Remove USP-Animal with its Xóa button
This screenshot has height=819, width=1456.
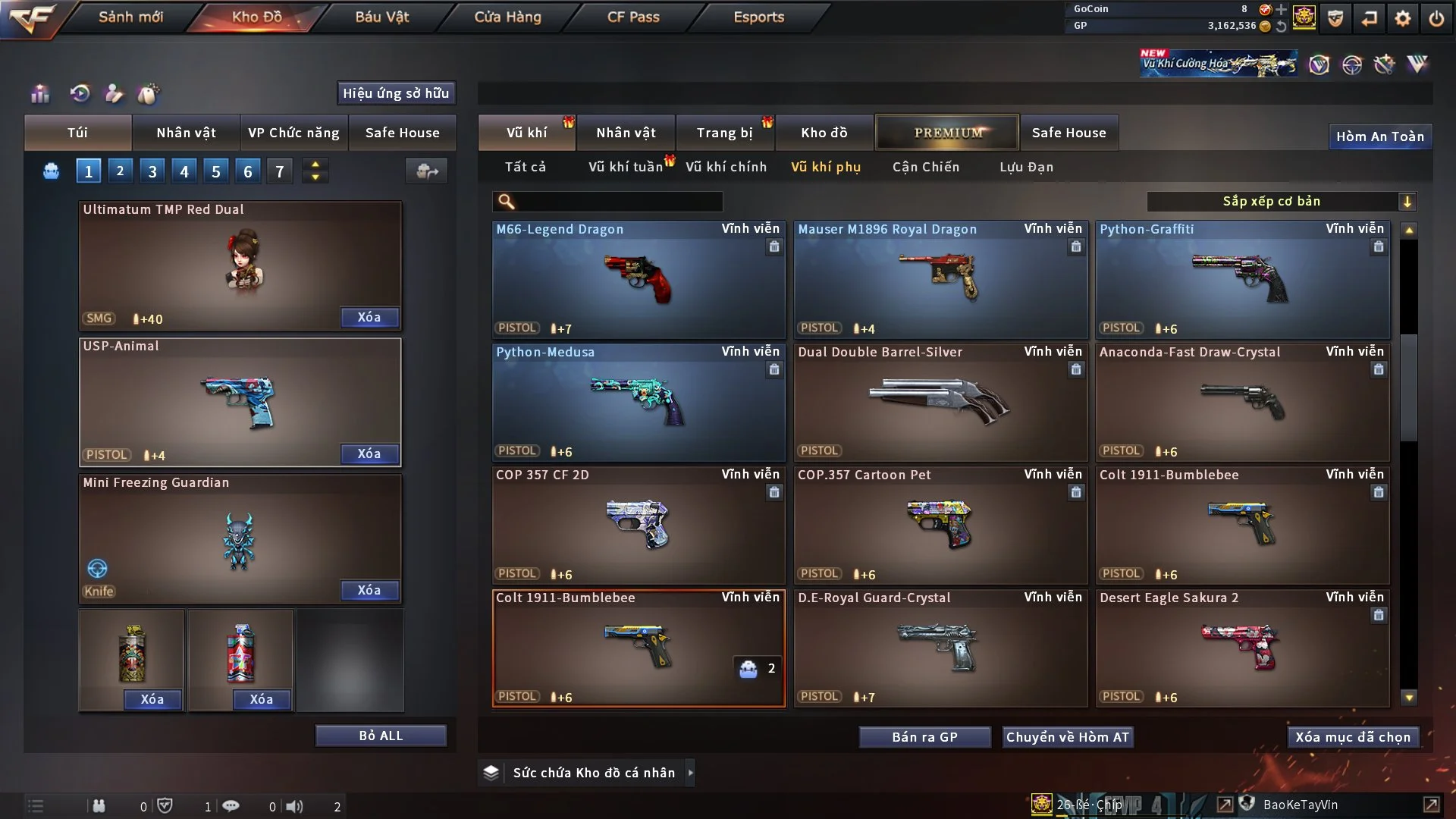pos(369,453)
